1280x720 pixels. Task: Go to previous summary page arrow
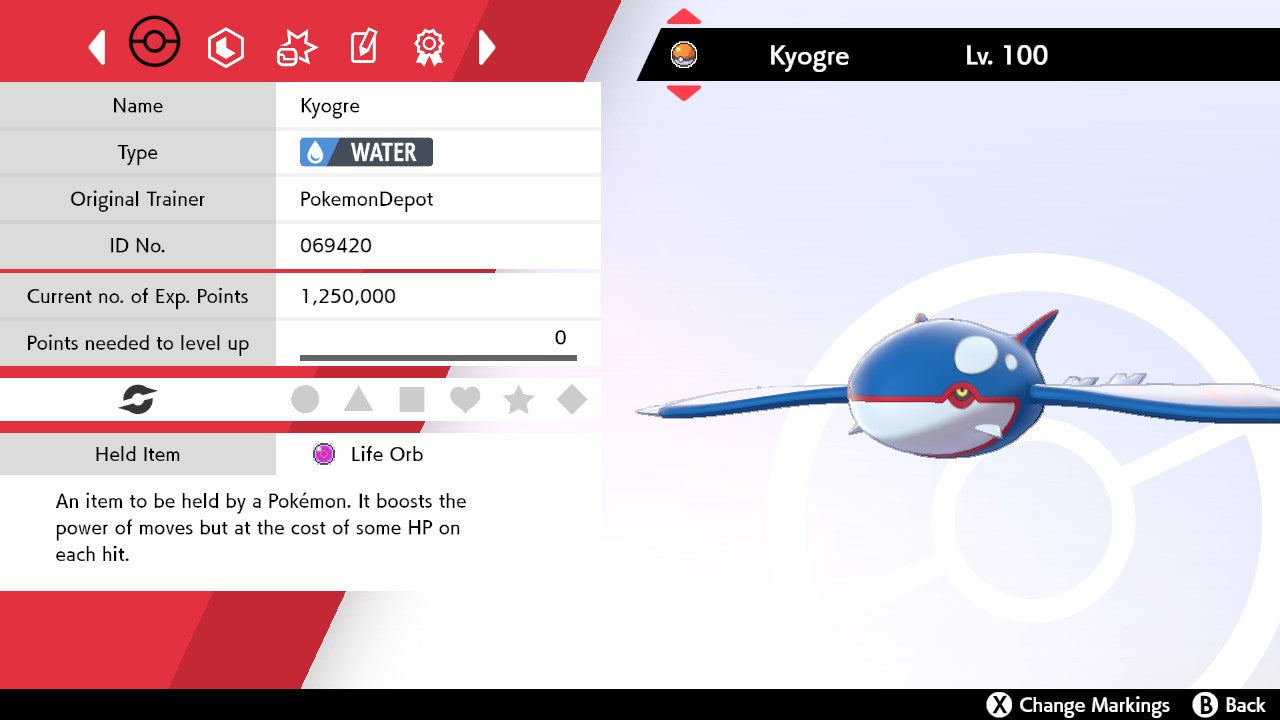[97, 47]
